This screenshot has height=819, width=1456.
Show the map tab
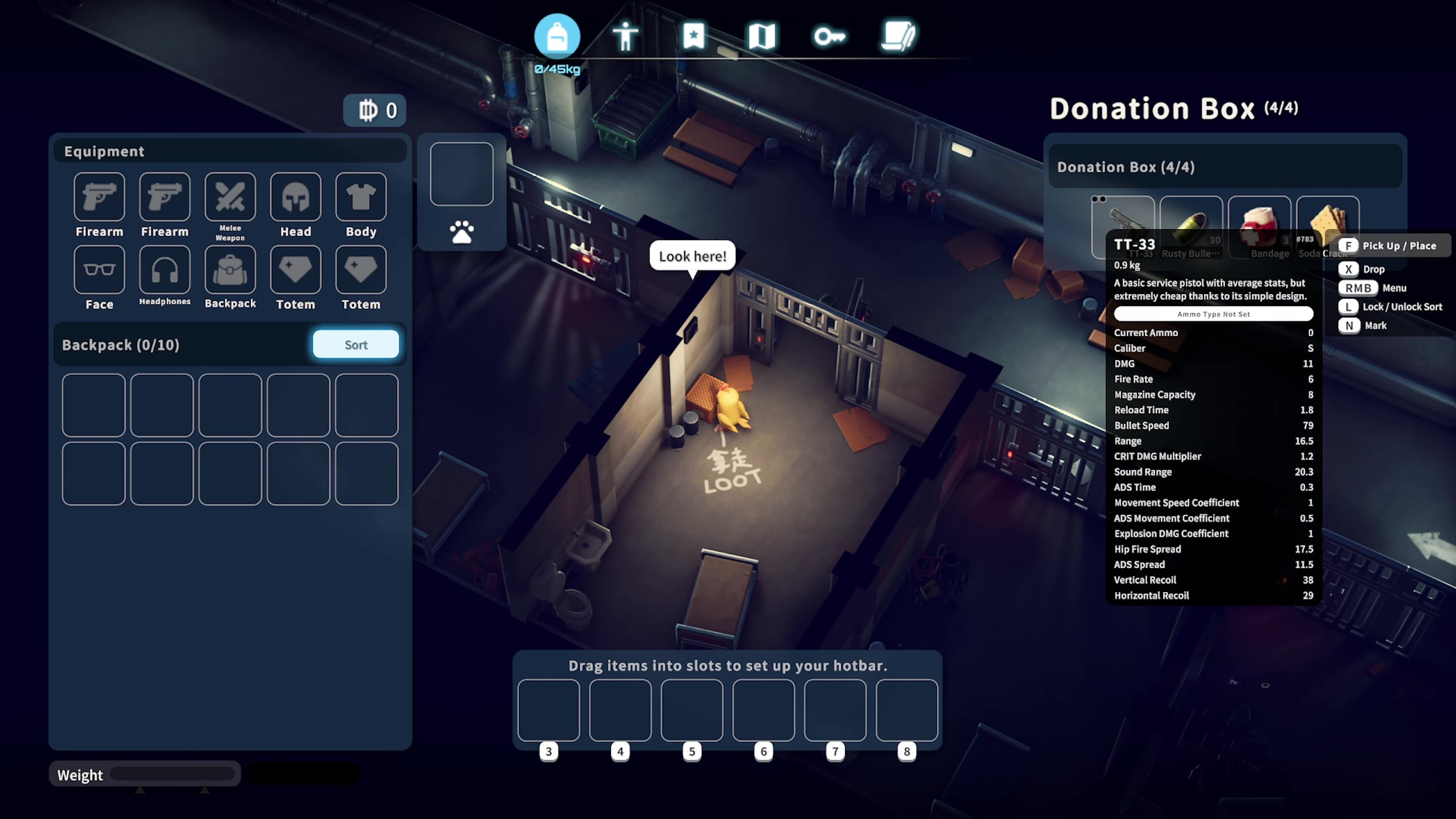tap(762, 36)
